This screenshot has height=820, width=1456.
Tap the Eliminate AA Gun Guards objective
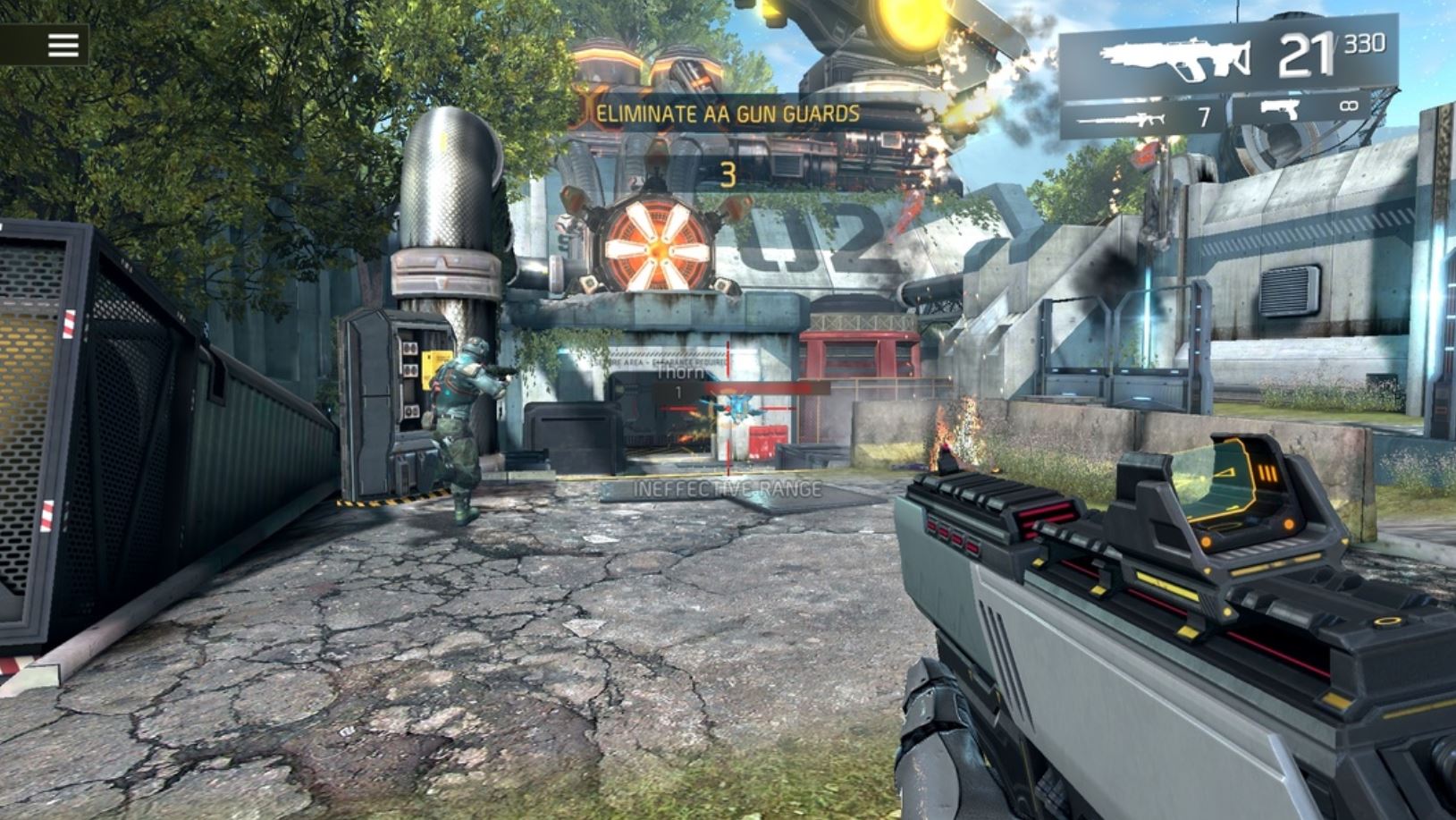click(x=728, y=114)
